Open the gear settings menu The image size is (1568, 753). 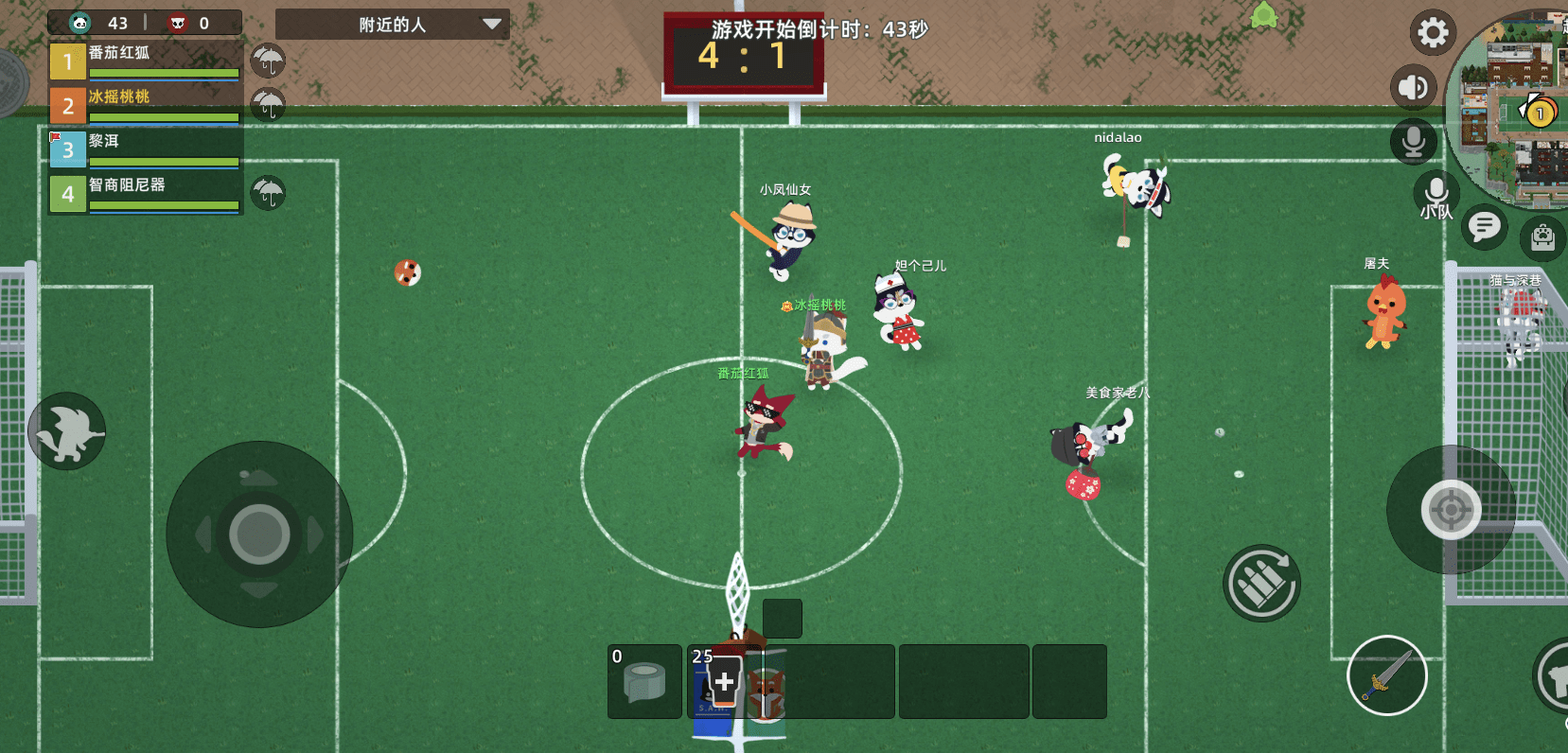(x=1433, y=33)
